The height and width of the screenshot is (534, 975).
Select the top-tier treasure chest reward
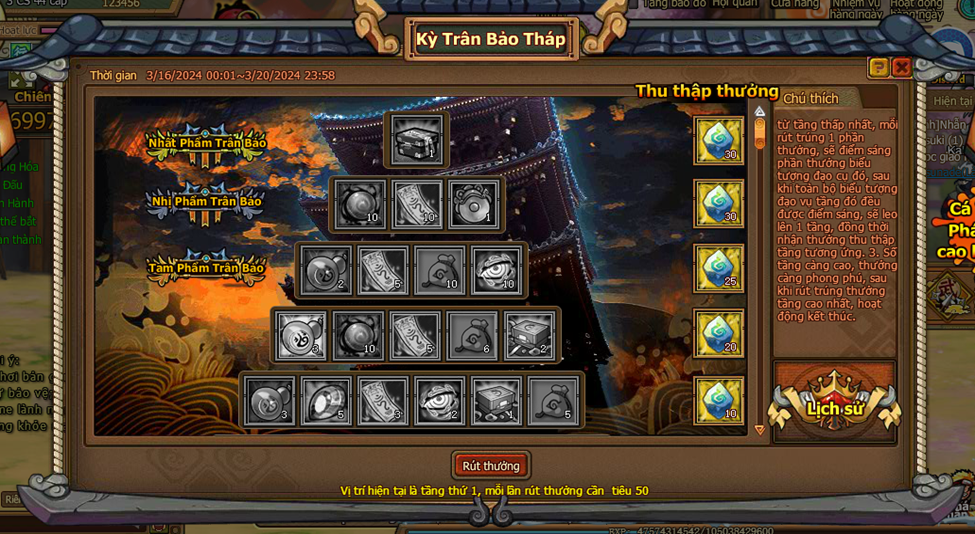[417, 139]
